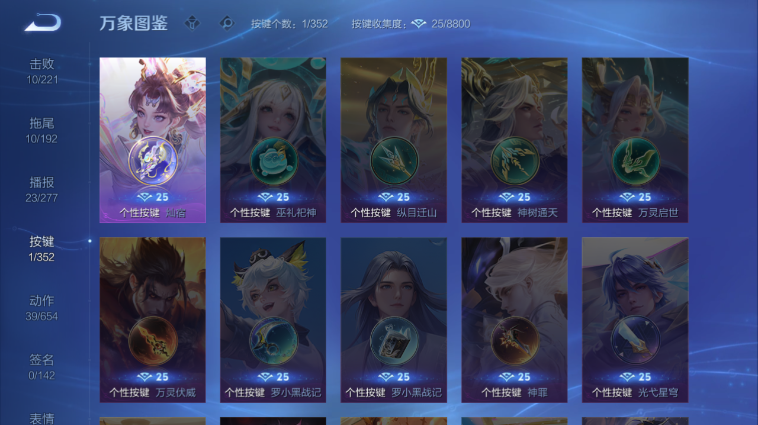Go back using the top-left arrow
This screenshot has width=758, height=425.
click(42, 22)
